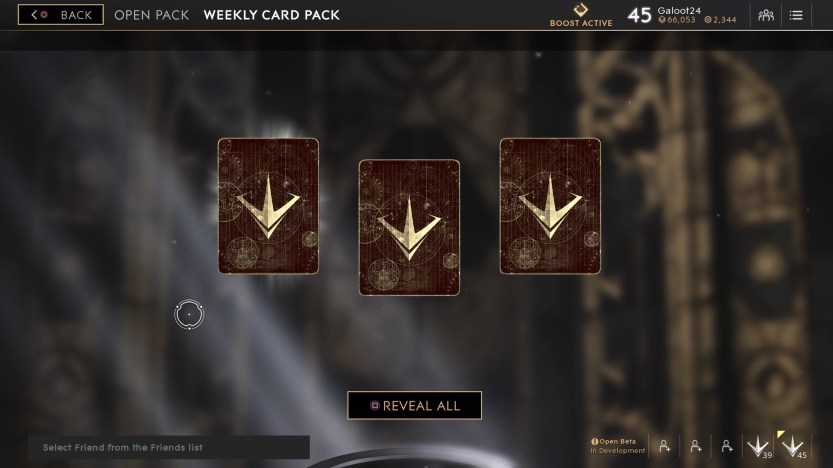Viewport: 833px width, 468px height.
Task: Go back using the BACK button
Action: tap(60, 15)
